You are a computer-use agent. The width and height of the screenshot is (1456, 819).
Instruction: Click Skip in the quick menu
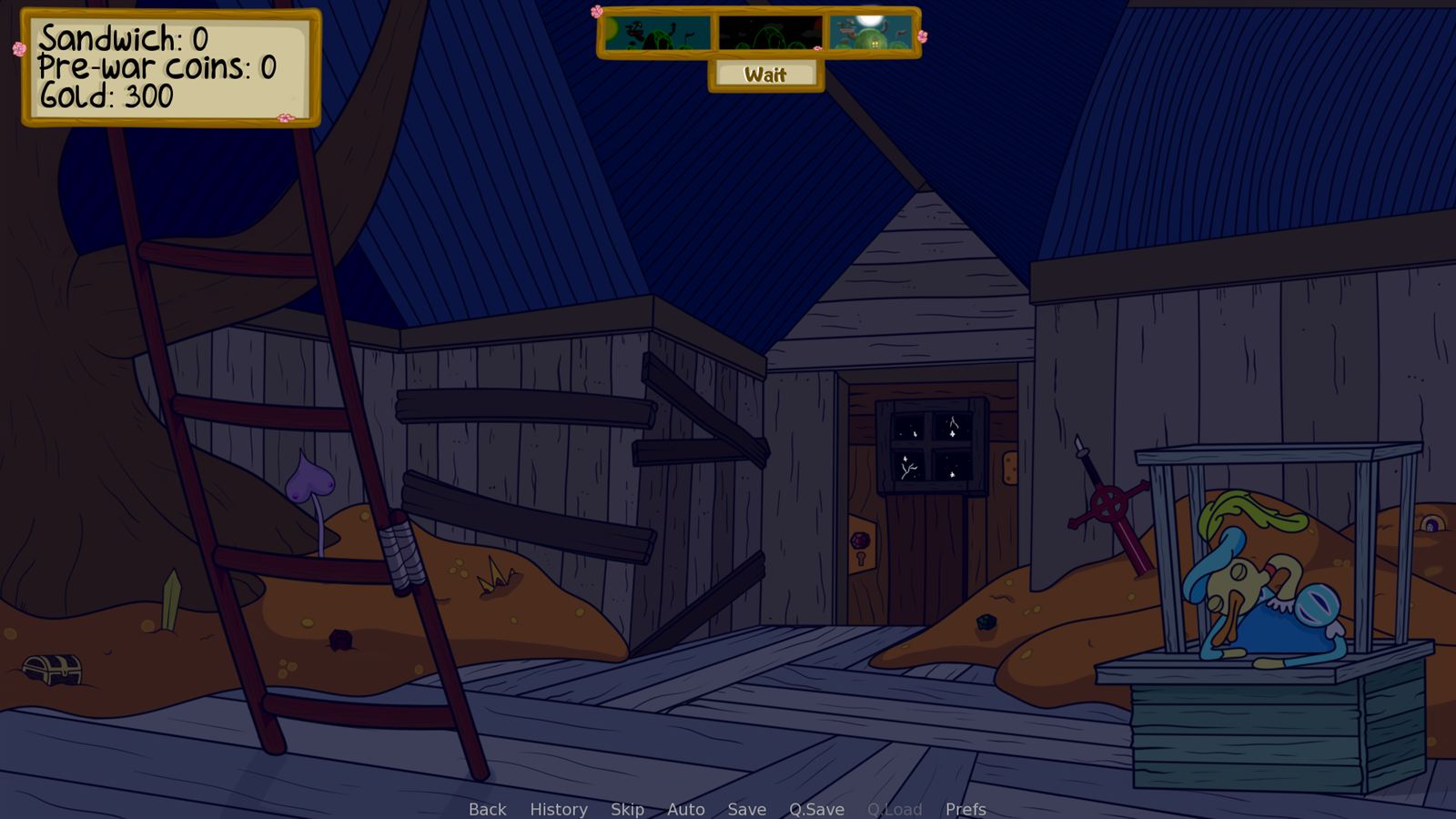(x=628, y=809)
